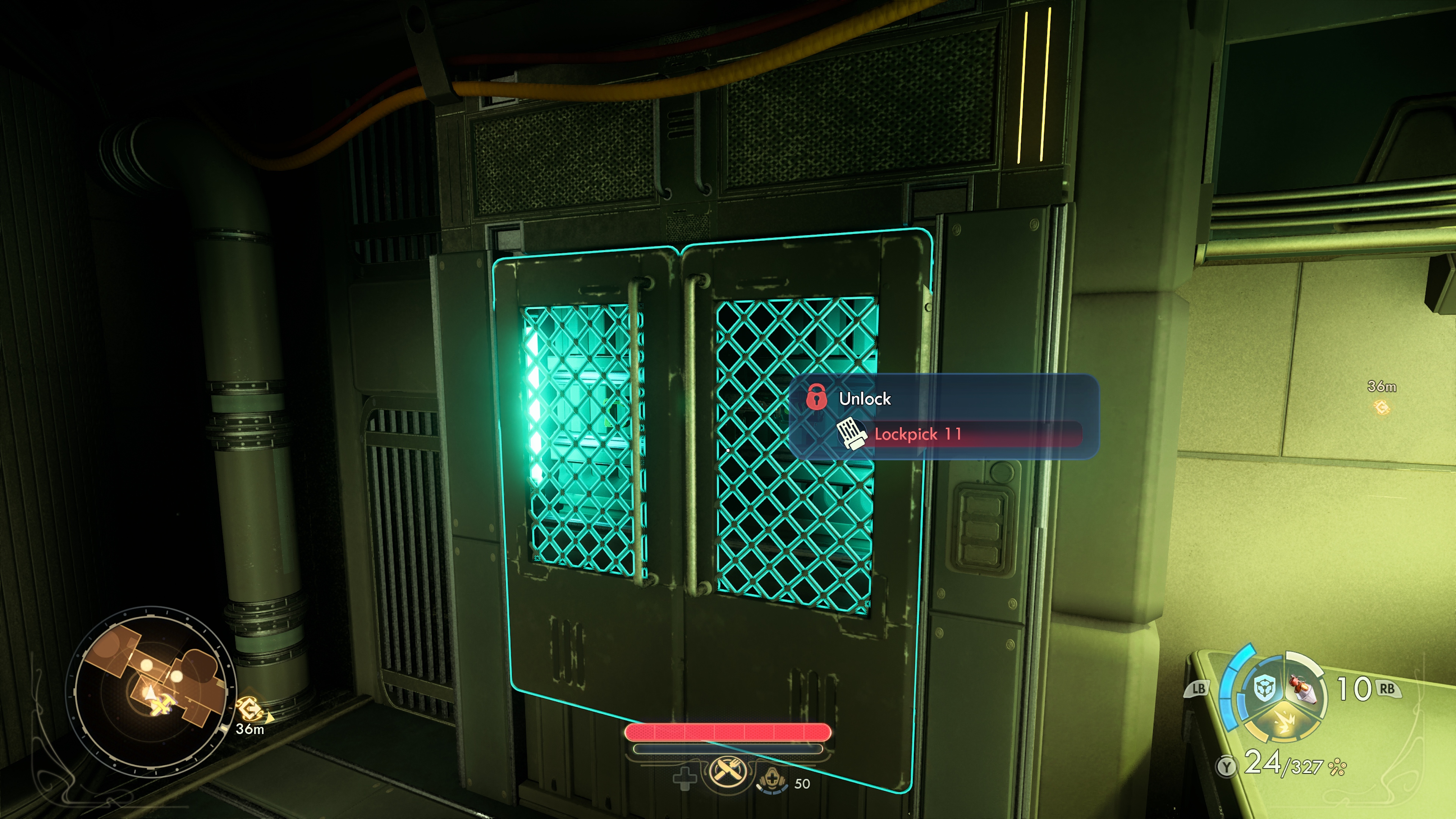Activate the blue shield gadget segment
1456x819 pixels.
(x=1264, y=688)
